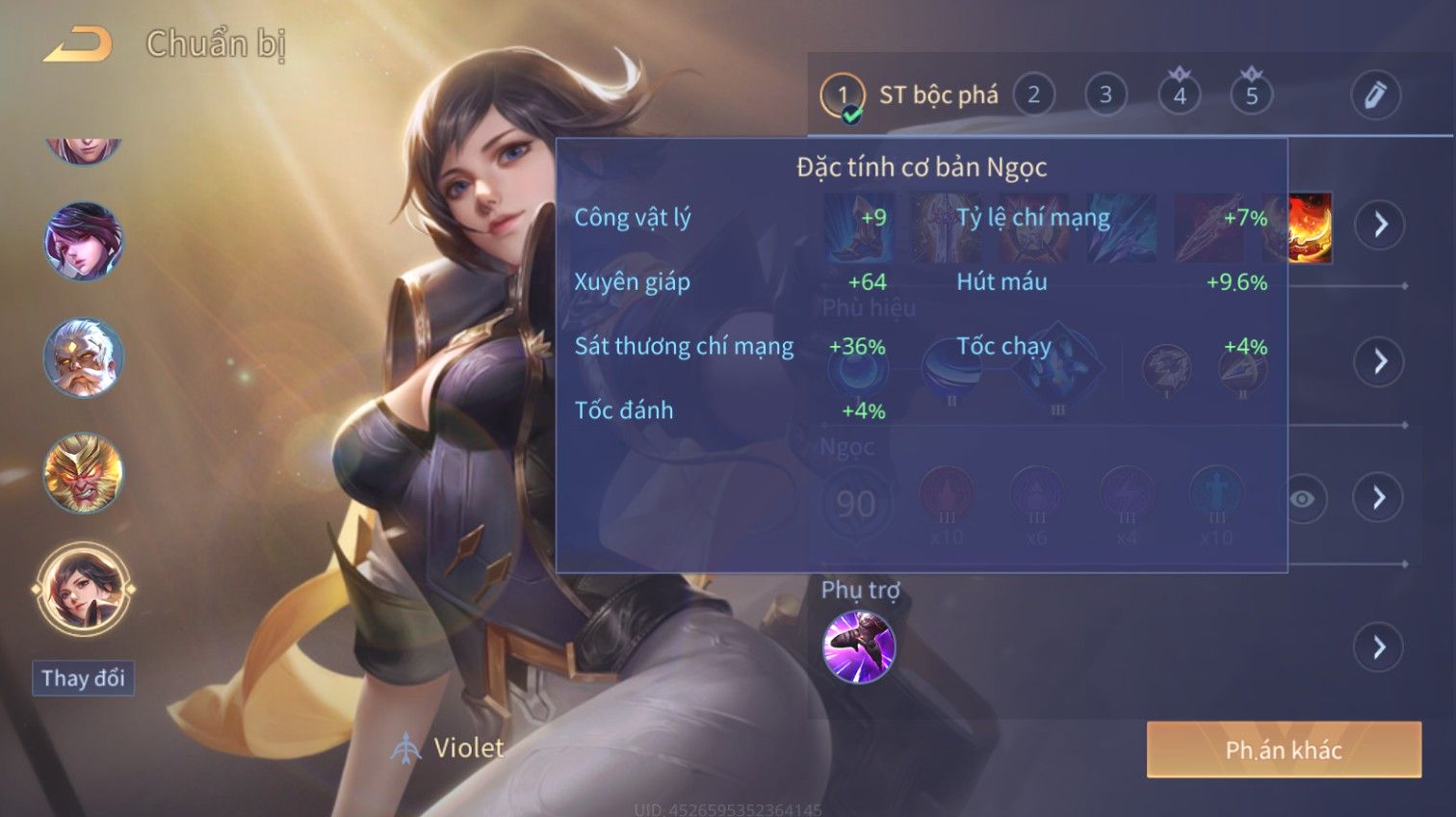
Task: Go back using the return arrow
Action: [x=77, y=44]
